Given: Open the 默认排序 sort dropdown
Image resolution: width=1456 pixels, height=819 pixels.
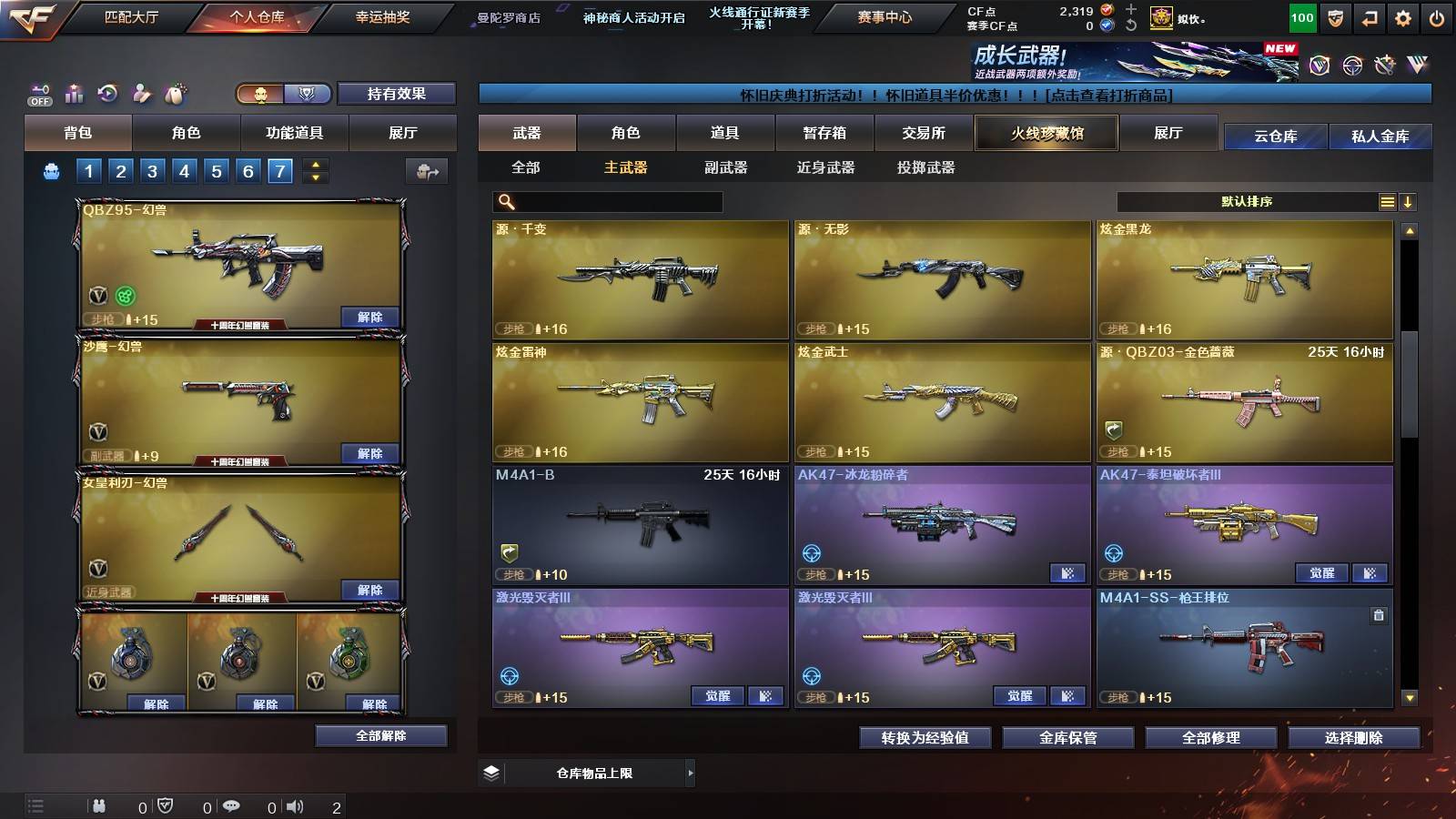Looking at the screenshot, I should (1247, 201).
